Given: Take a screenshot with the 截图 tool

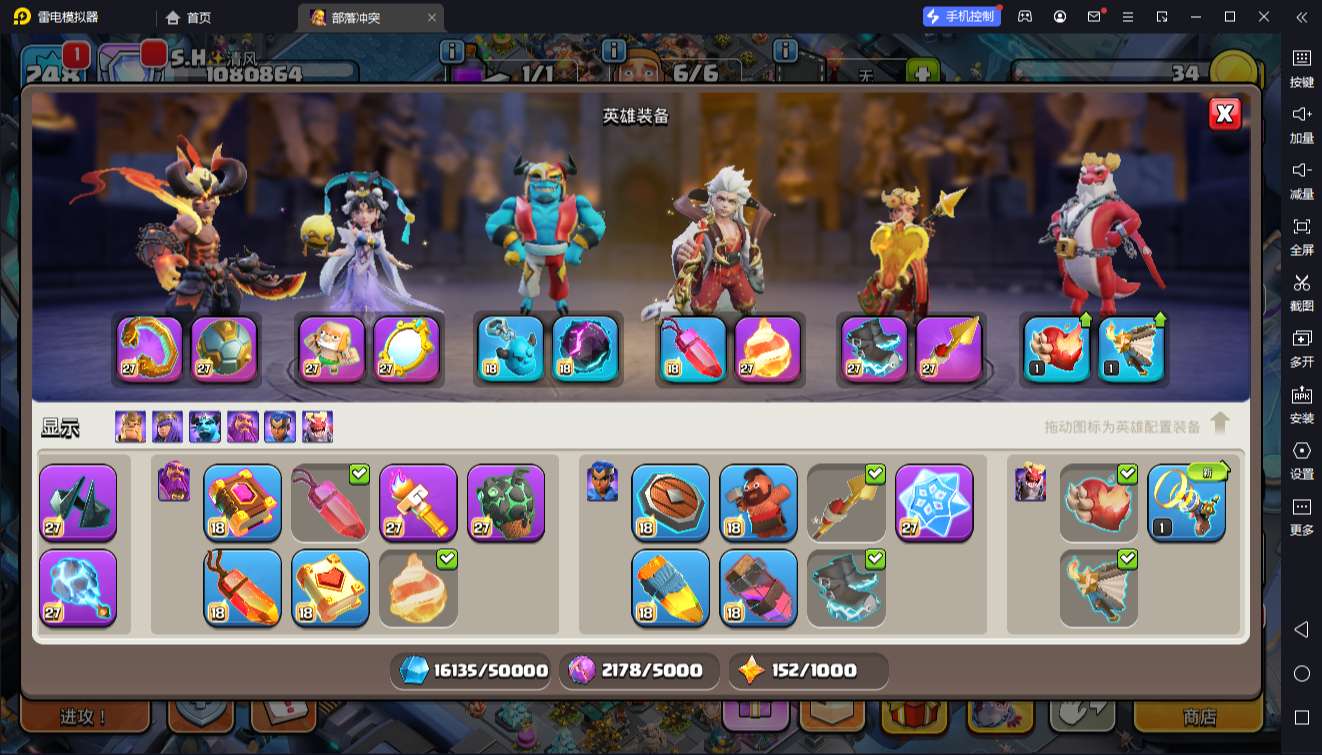Looking at the screenshot, I should (1301, 290).
